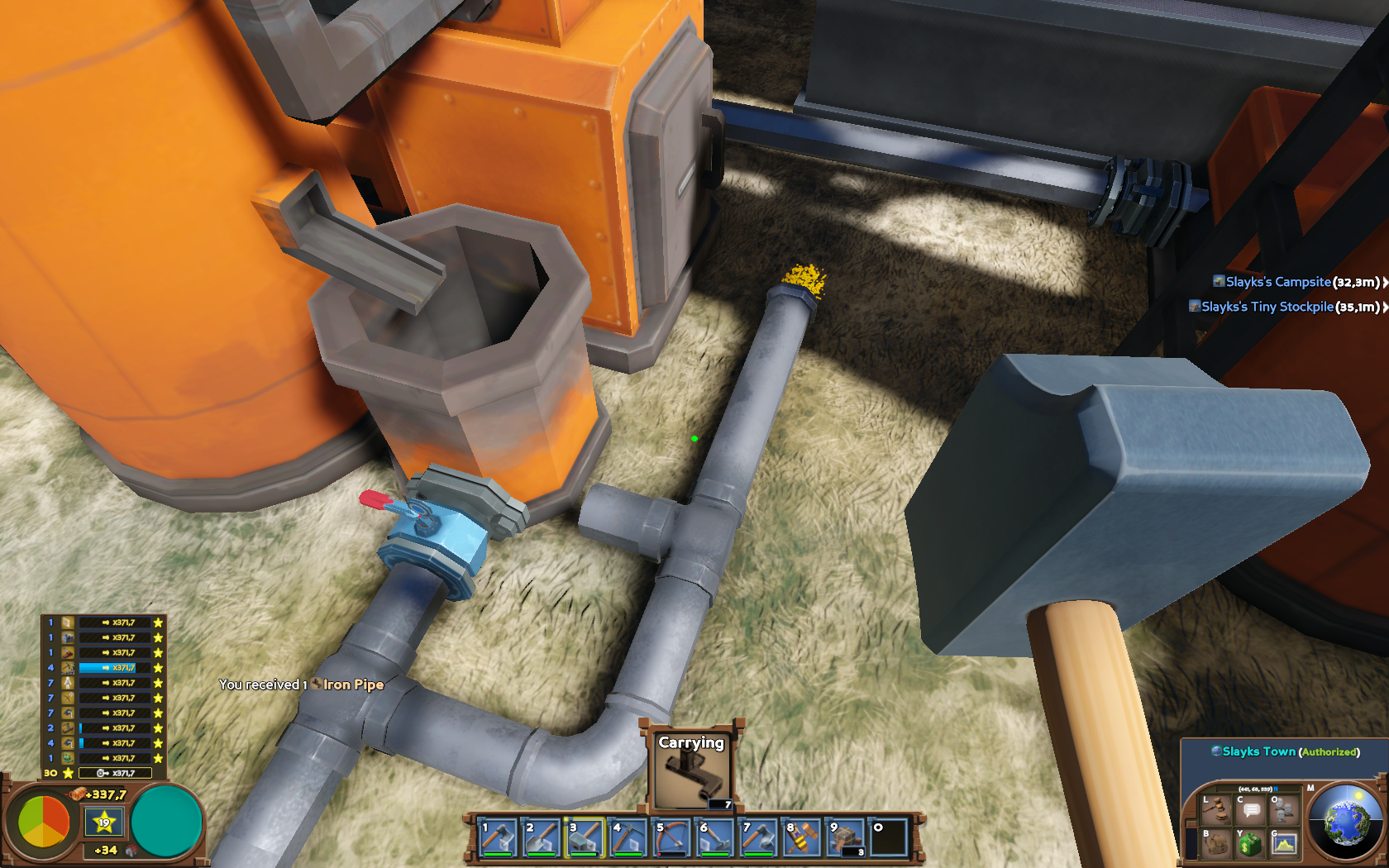Image resolution: width=1389 pixels, height=868 pixels.
Task: Show the online players icon
Action: coord(1284,811)
